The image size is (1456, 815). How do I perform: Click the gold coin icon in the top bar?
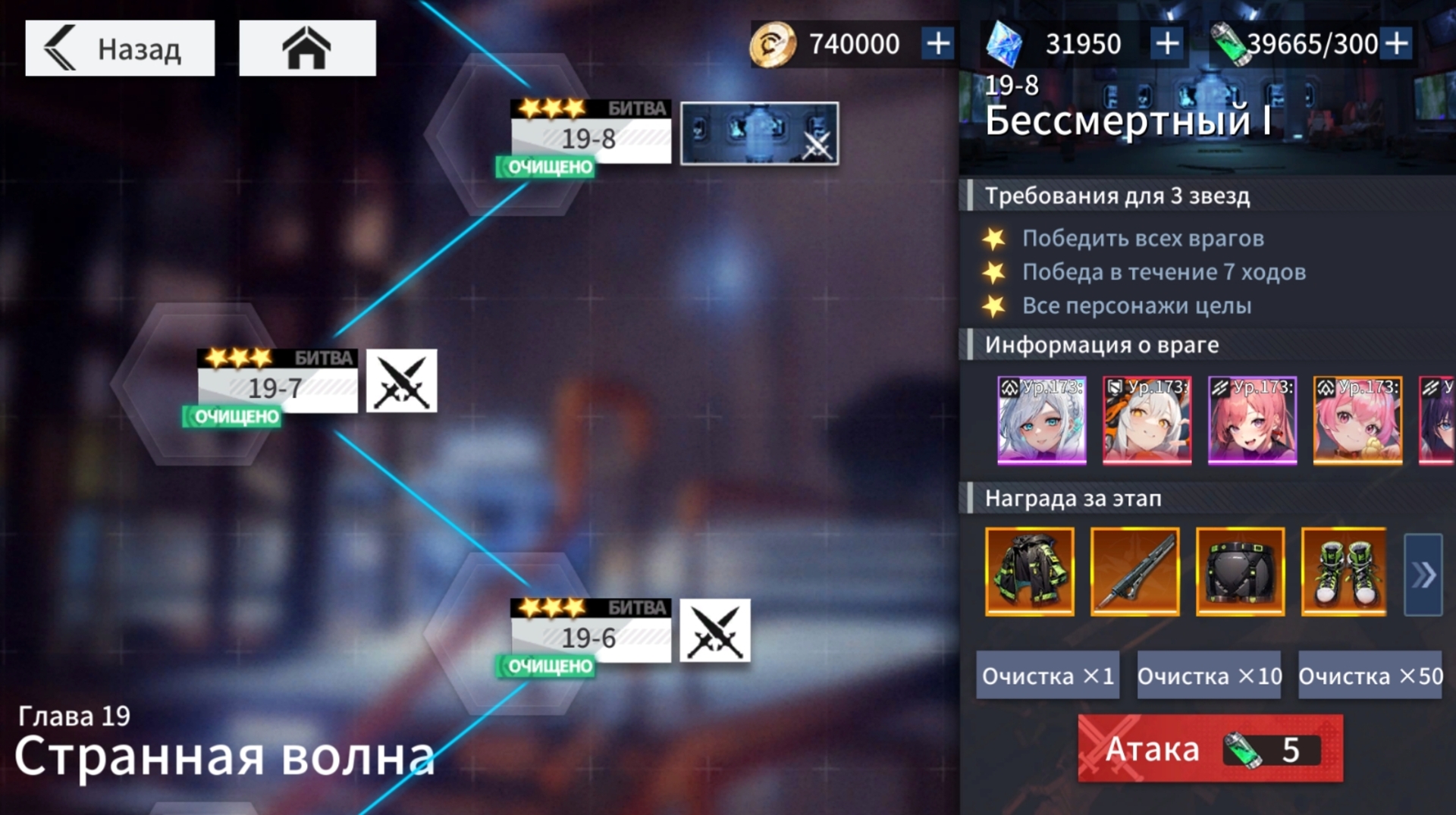(772, 43)
